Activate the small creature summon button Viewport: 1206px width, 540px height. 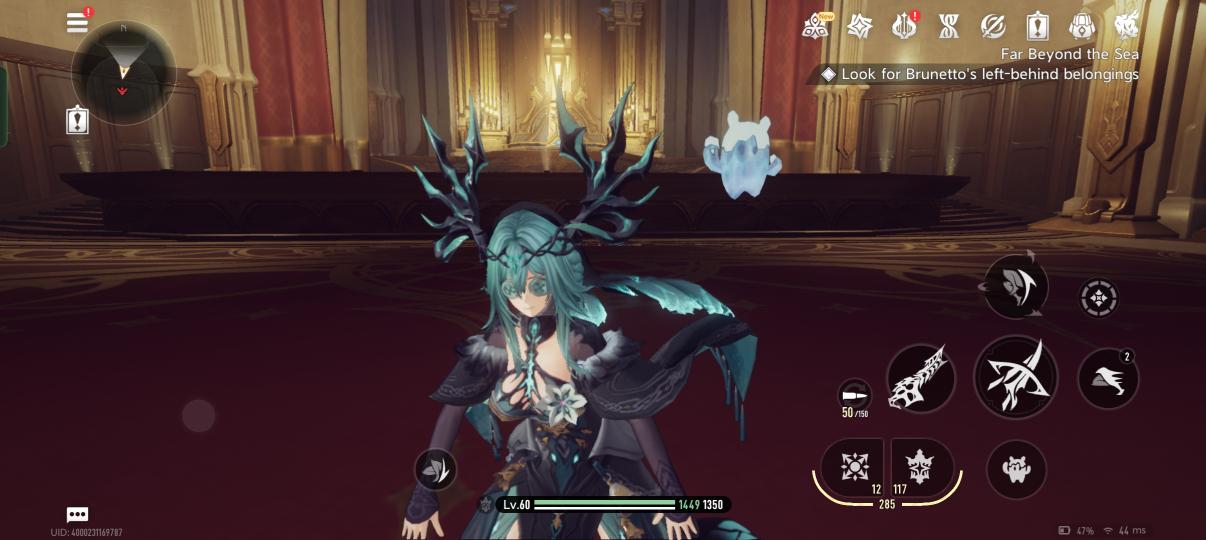pyautogui.click(x=1016, y=468)
